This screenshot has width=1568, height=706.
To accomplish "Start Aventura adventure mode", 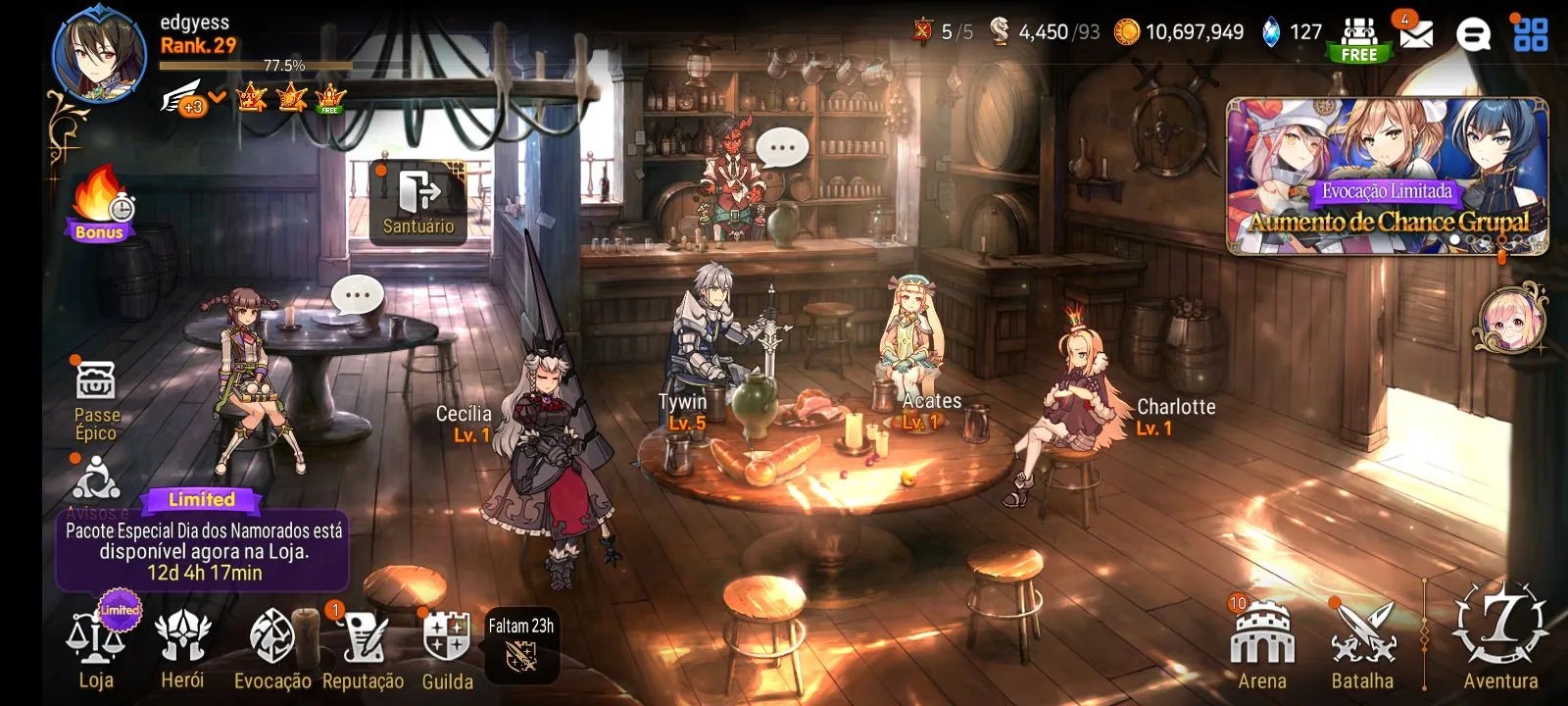I will [x=1500, y=635].
